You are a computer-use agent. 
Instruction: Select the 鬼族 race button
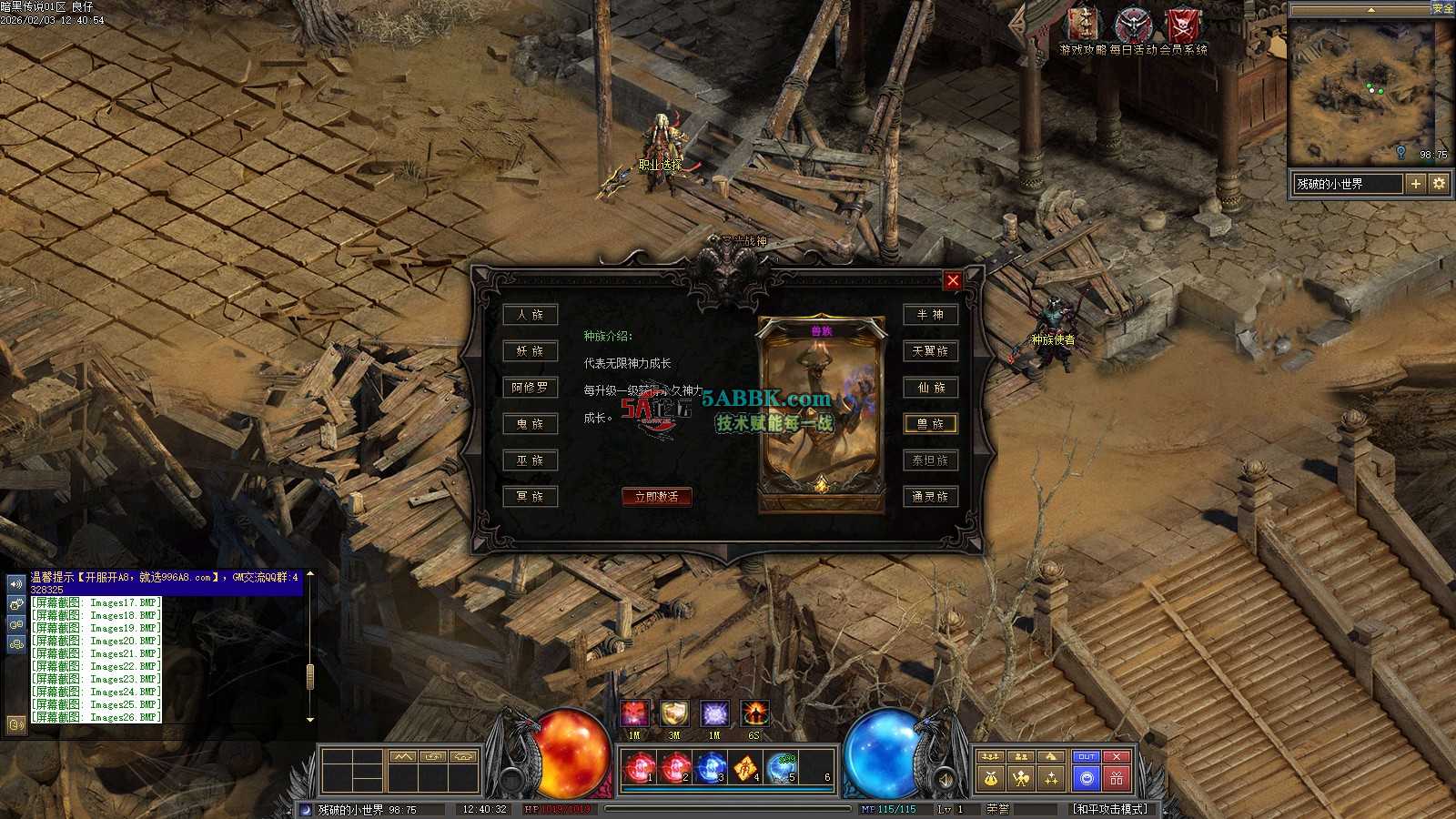[531, 424]
